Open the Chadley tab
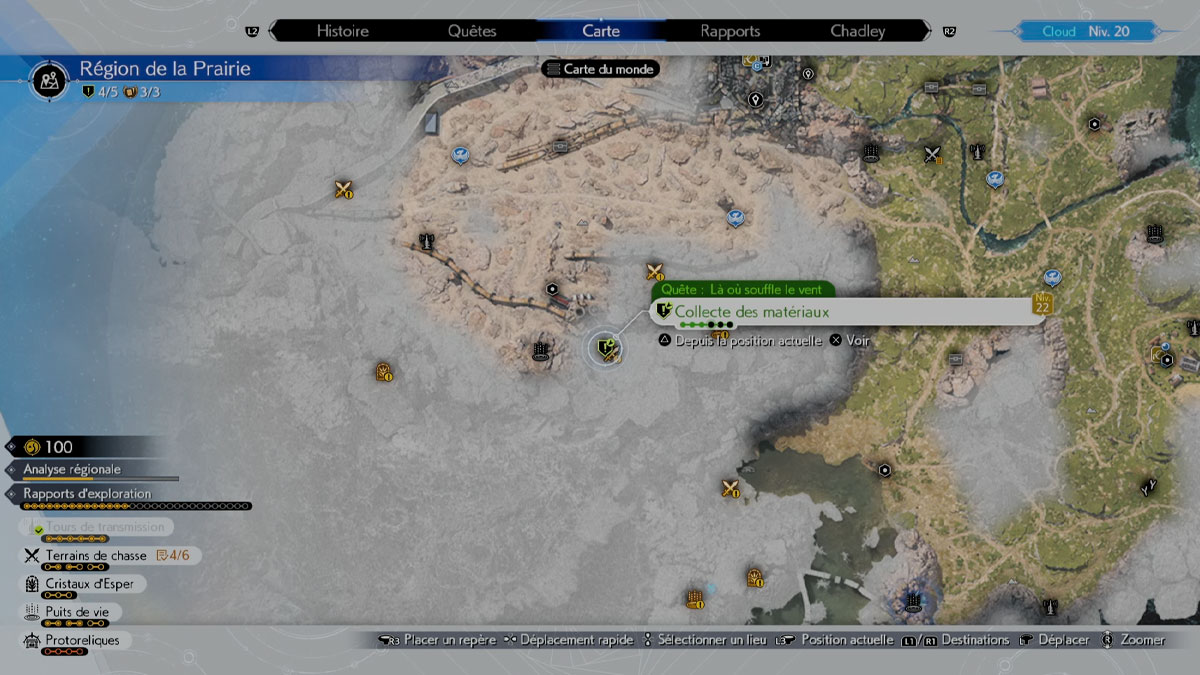The image size is (1200, 675). tap(858, 31)
